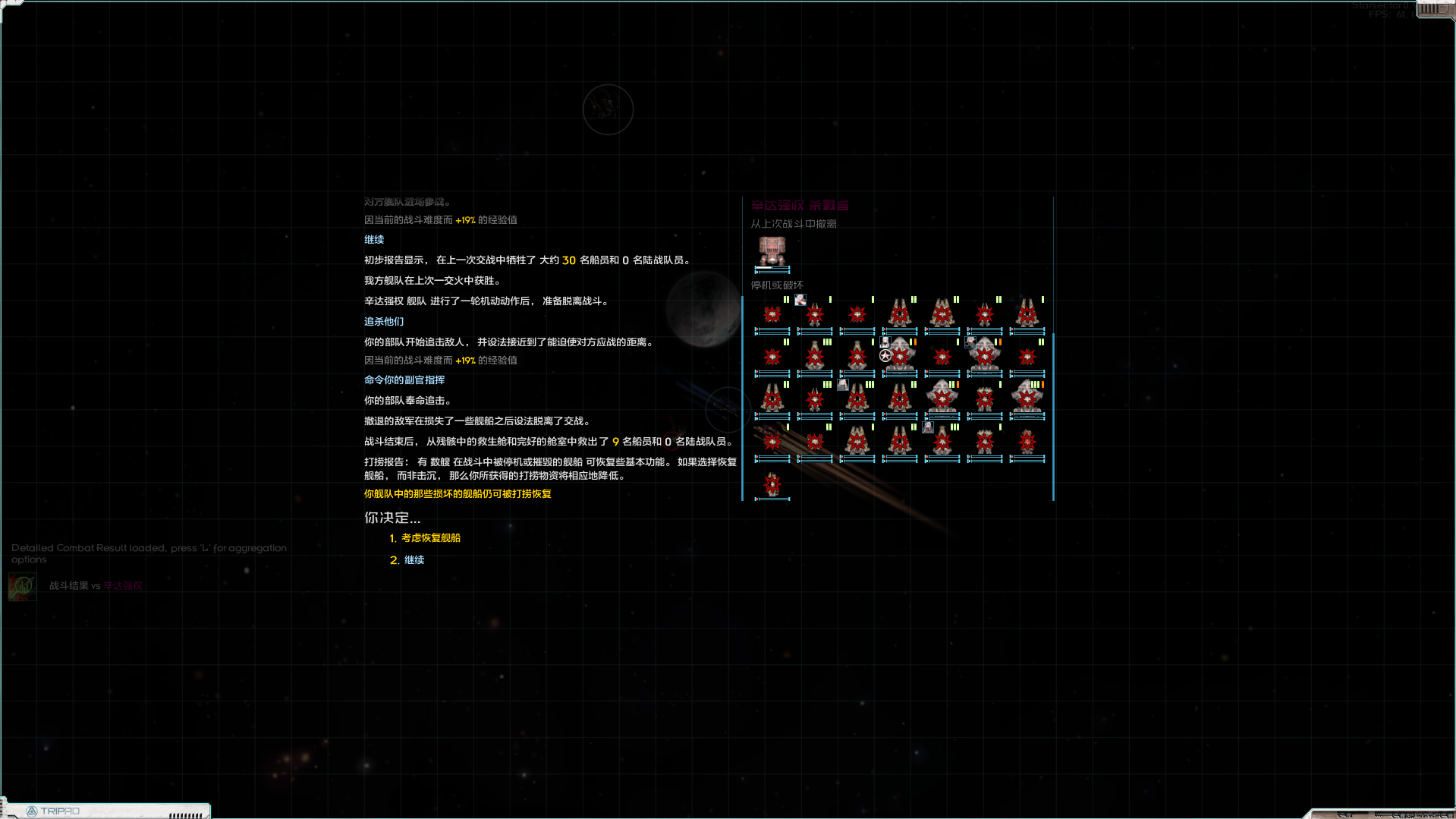Click the officer portrait in the third ship row

pyautogui.click(x=842, y=386)
